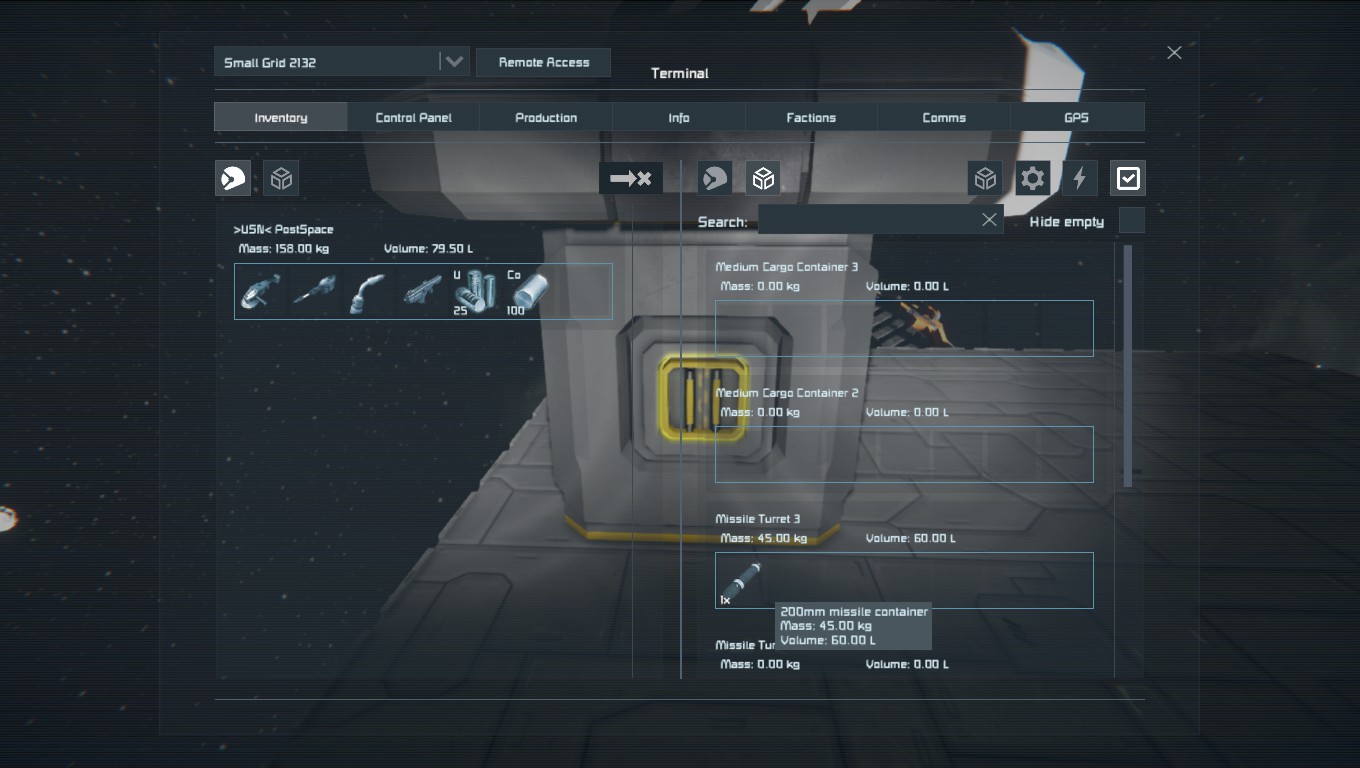This screenshot has width=1360, height=768.
Task: Pick the welder tool slot
Action: pos(368,291)
